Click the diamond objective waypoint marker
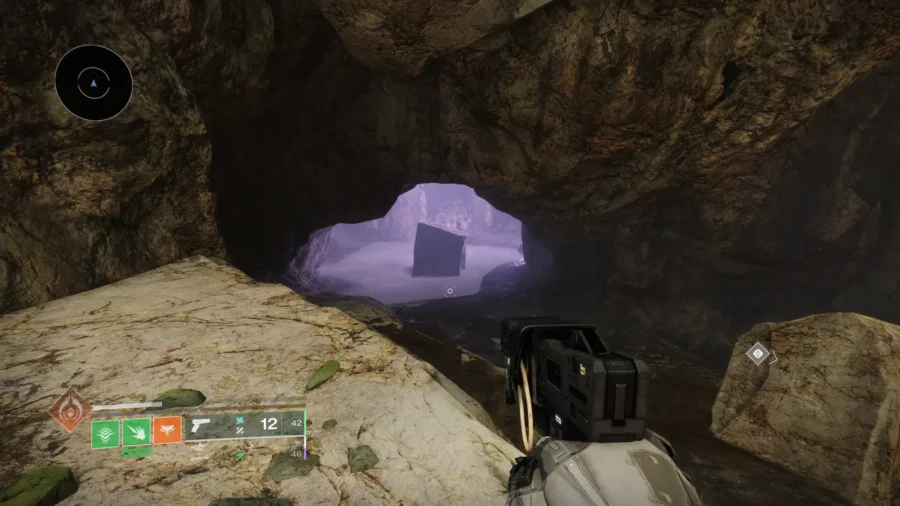Viewport: 900px width, 506px height. 759,353
